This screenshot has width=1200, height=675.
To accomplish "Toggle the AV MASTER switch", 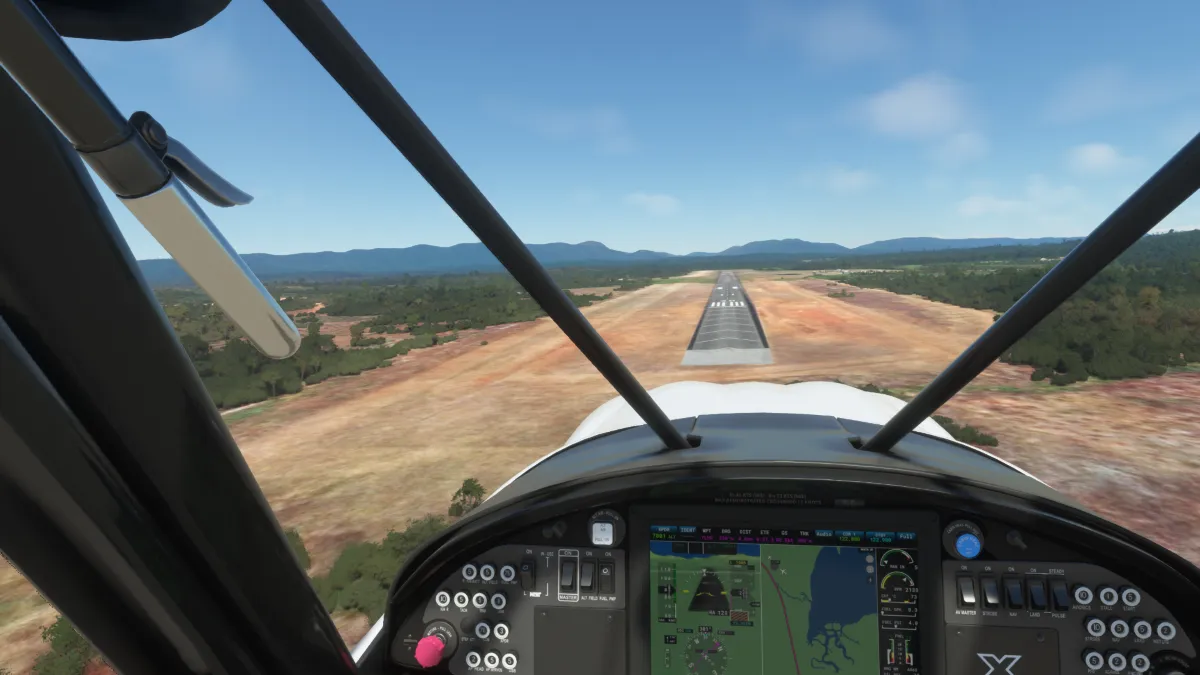I will [966, 590].
